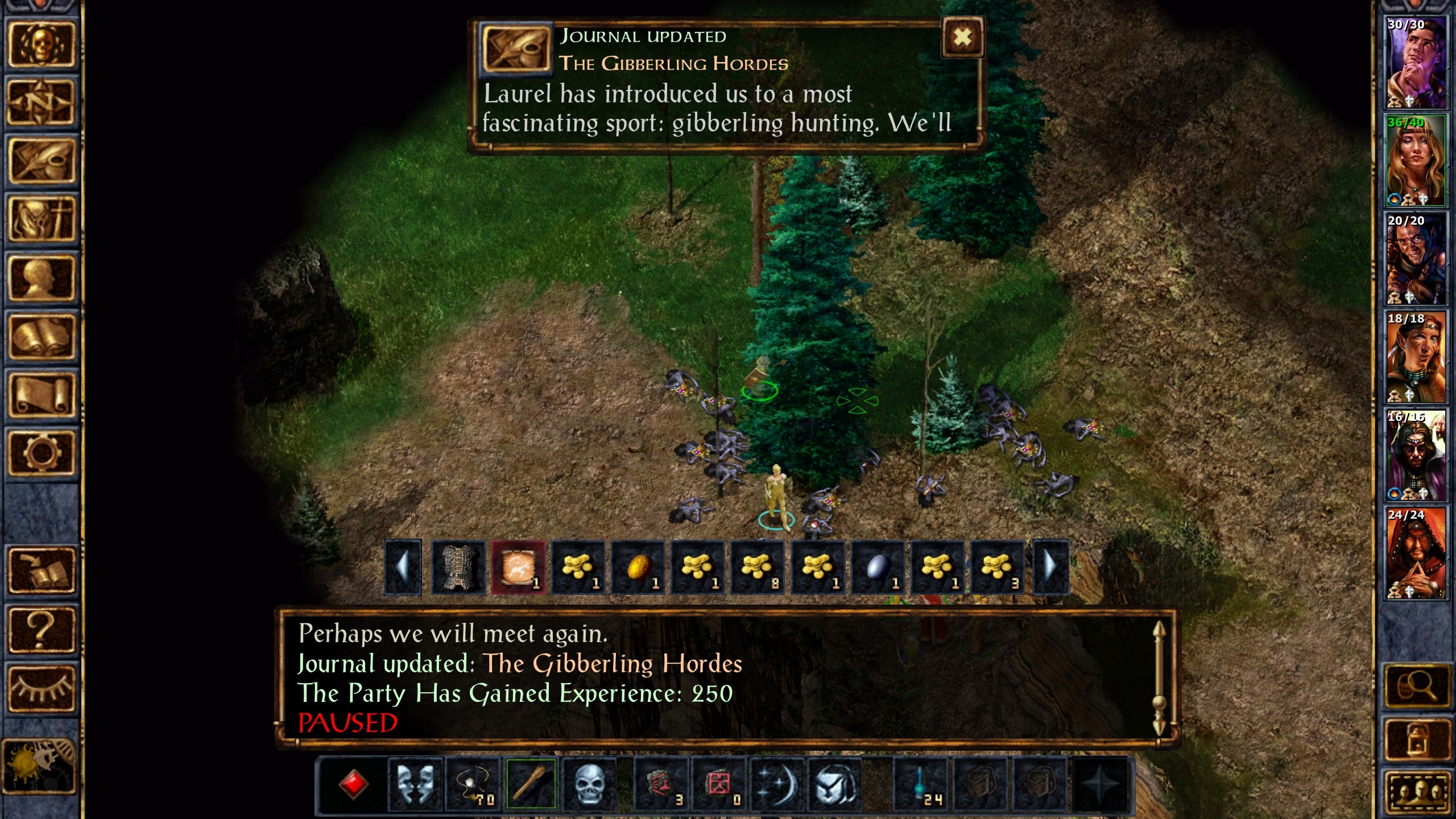Use the blue potion quick item with 24
Viewport: 1456px width, 819px height.
(x=921, y=784)
